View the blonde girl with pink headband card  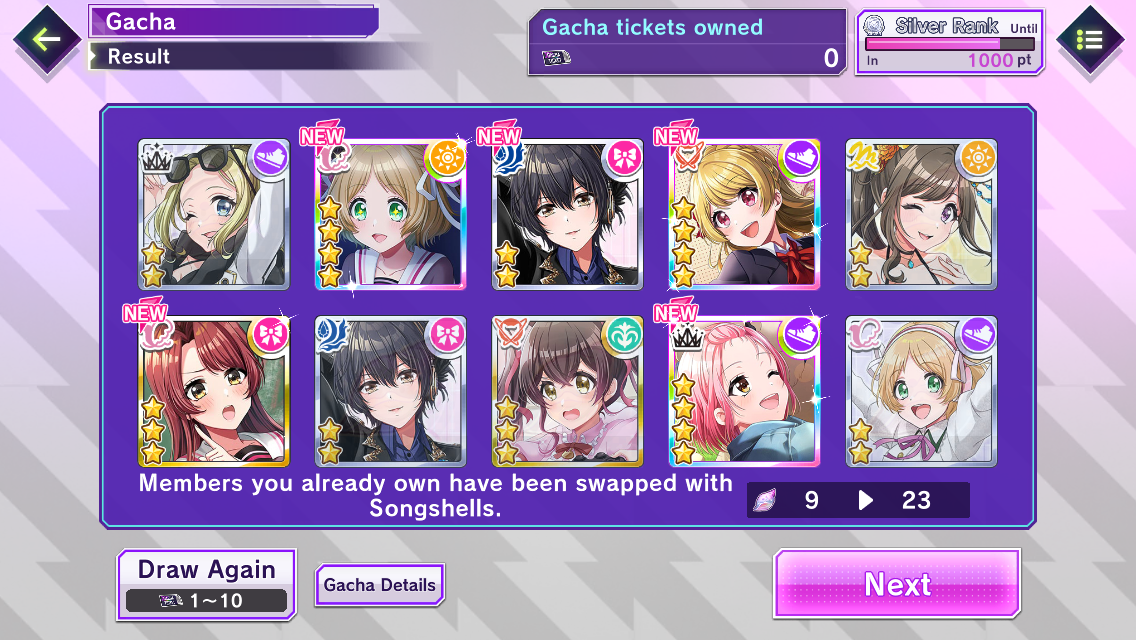click(921, 392)
